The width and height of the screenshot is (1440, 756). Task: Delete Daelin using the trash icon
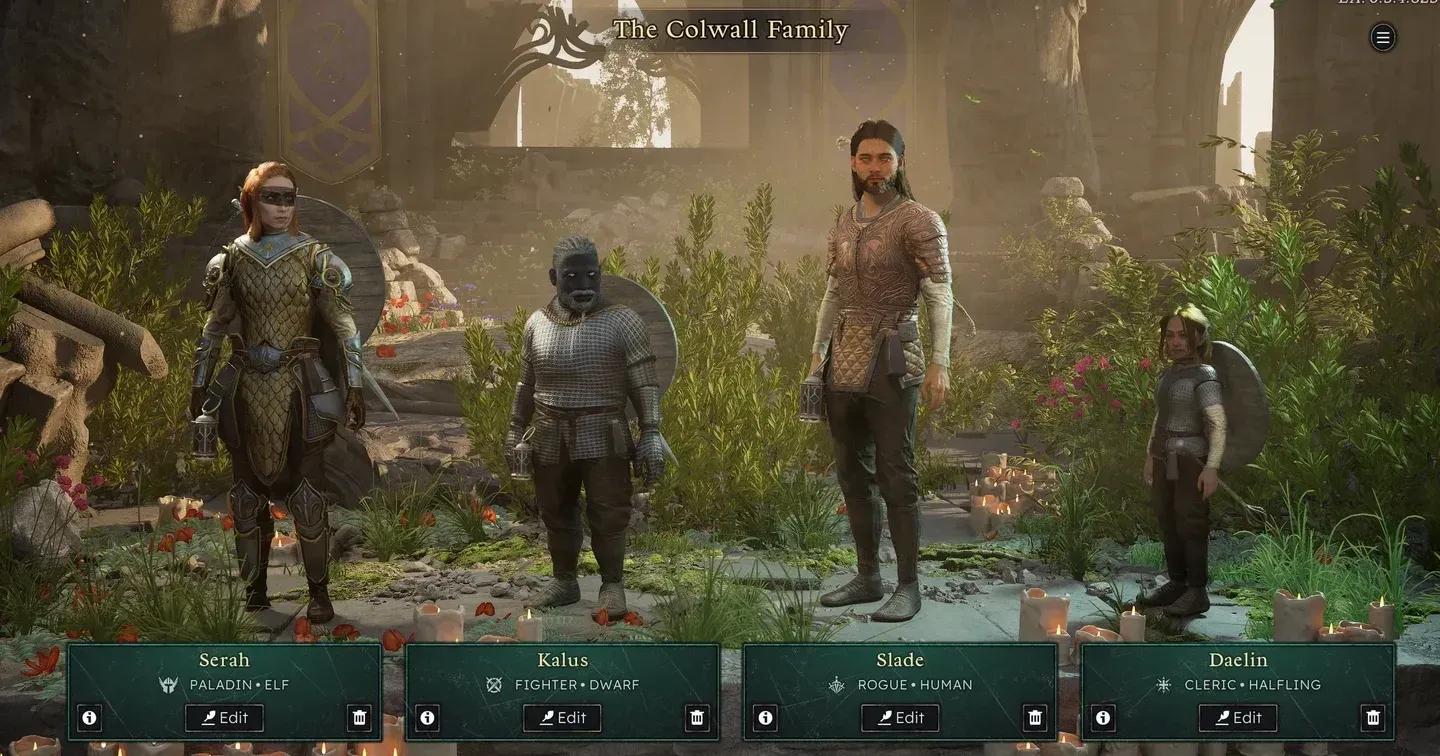[1373, 717]
